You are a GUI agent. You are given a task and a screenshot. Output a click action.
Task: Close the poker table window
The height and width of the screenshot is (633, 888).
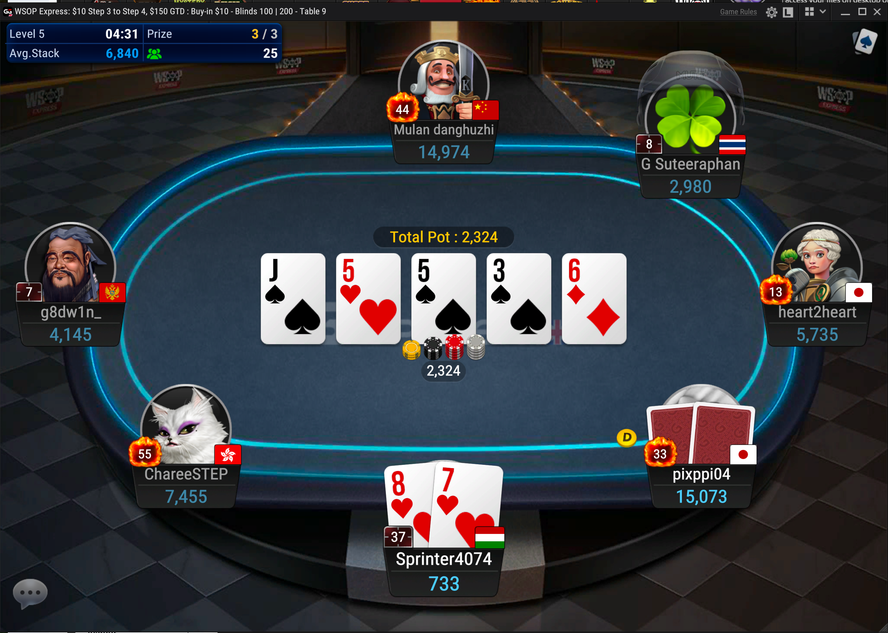coord(878,12)
